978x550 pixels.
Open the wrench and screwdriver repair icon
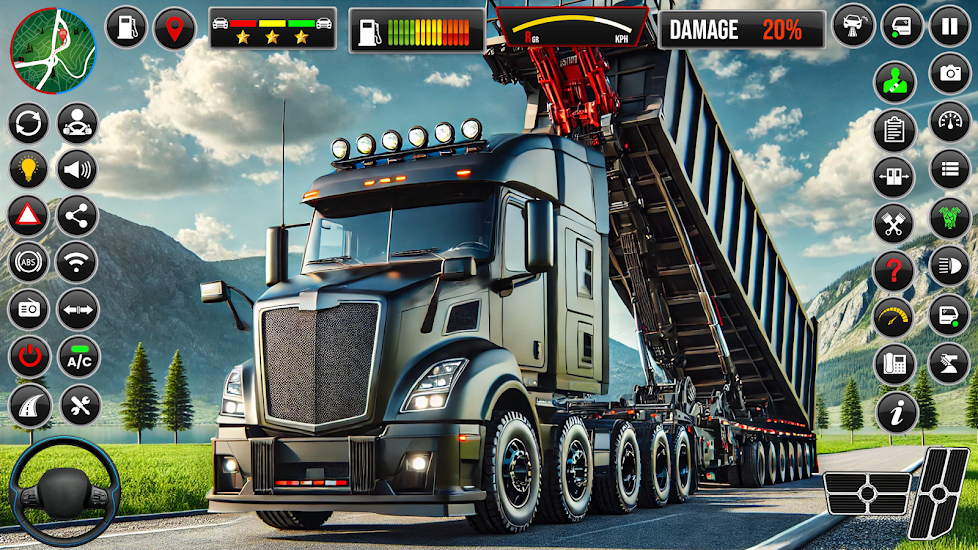pos(77,405)
